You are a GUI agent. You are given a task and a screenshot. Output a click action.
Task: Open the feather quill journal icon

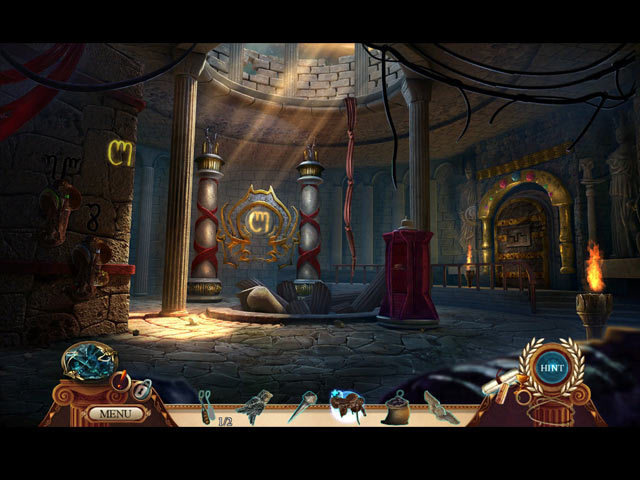pyautogui.click(x=121, y=380)
